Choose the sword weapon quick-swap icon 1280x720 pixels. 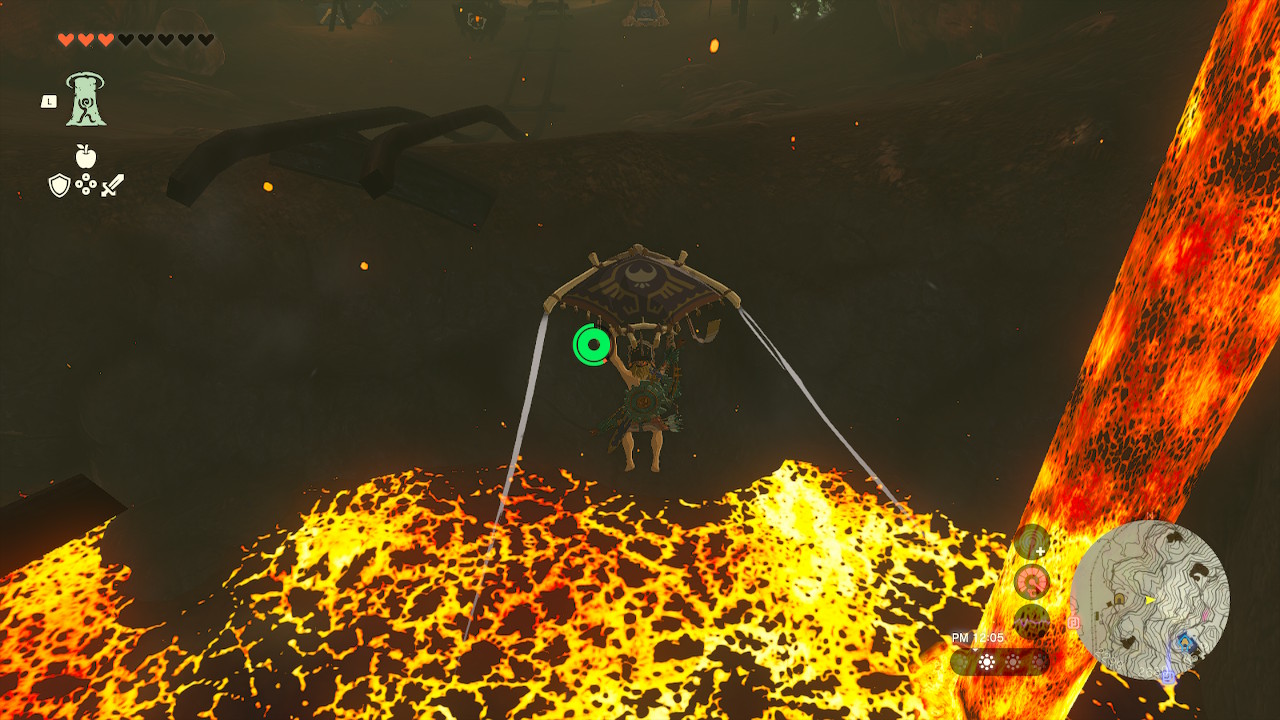112,185
